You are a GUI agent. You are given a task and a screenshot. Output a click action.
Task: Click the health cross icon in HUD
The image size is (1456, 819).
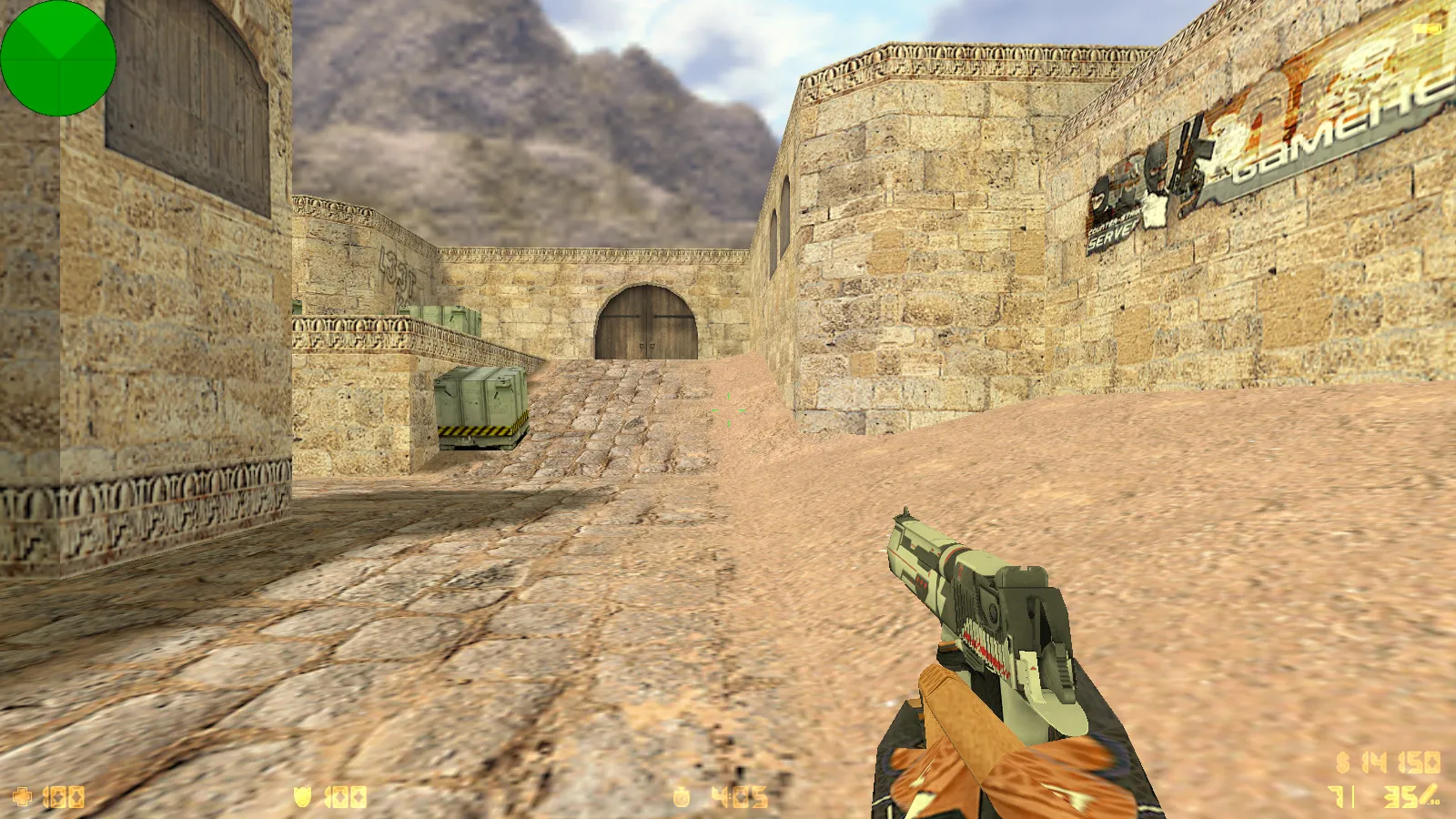pos(21,794)
